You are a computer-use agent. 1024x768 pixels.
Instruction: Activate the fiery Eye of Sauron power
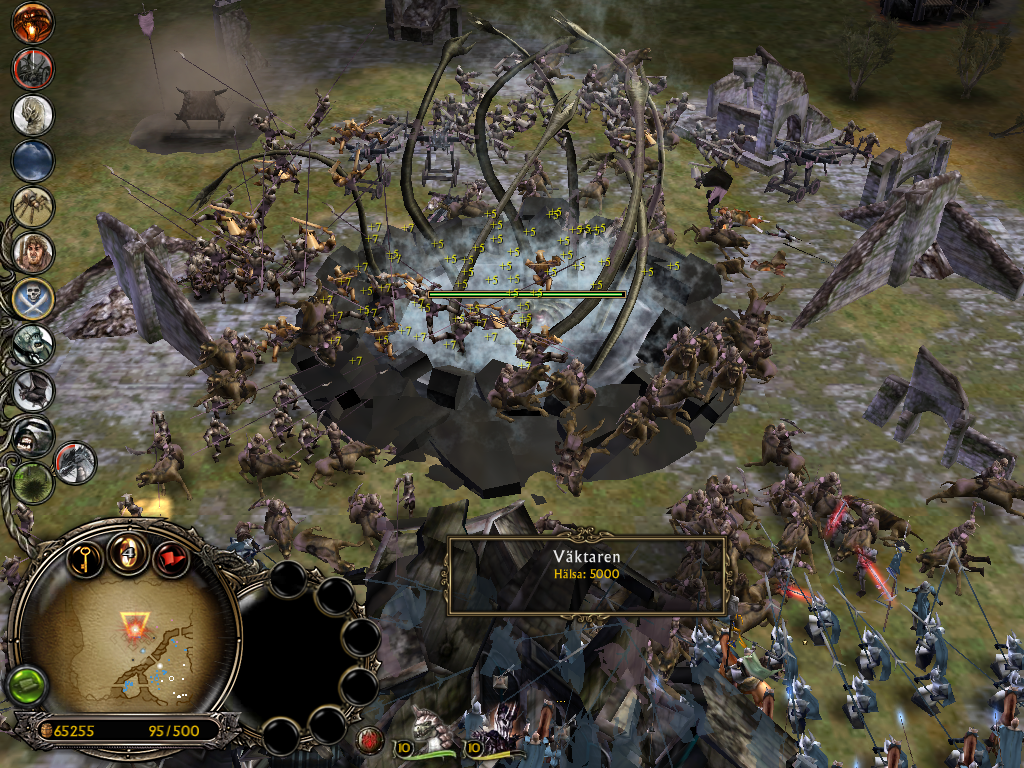(x=33, y=24)
